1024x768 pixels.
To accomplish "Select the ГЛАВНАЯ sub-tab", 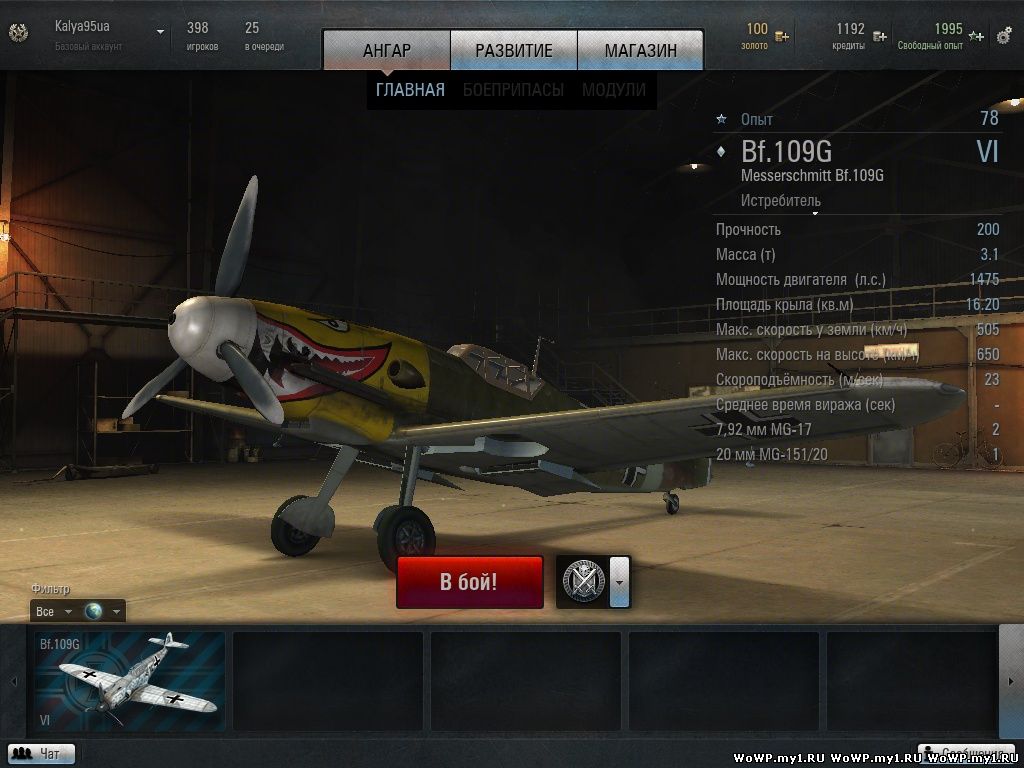I will [x=410, y=90].
